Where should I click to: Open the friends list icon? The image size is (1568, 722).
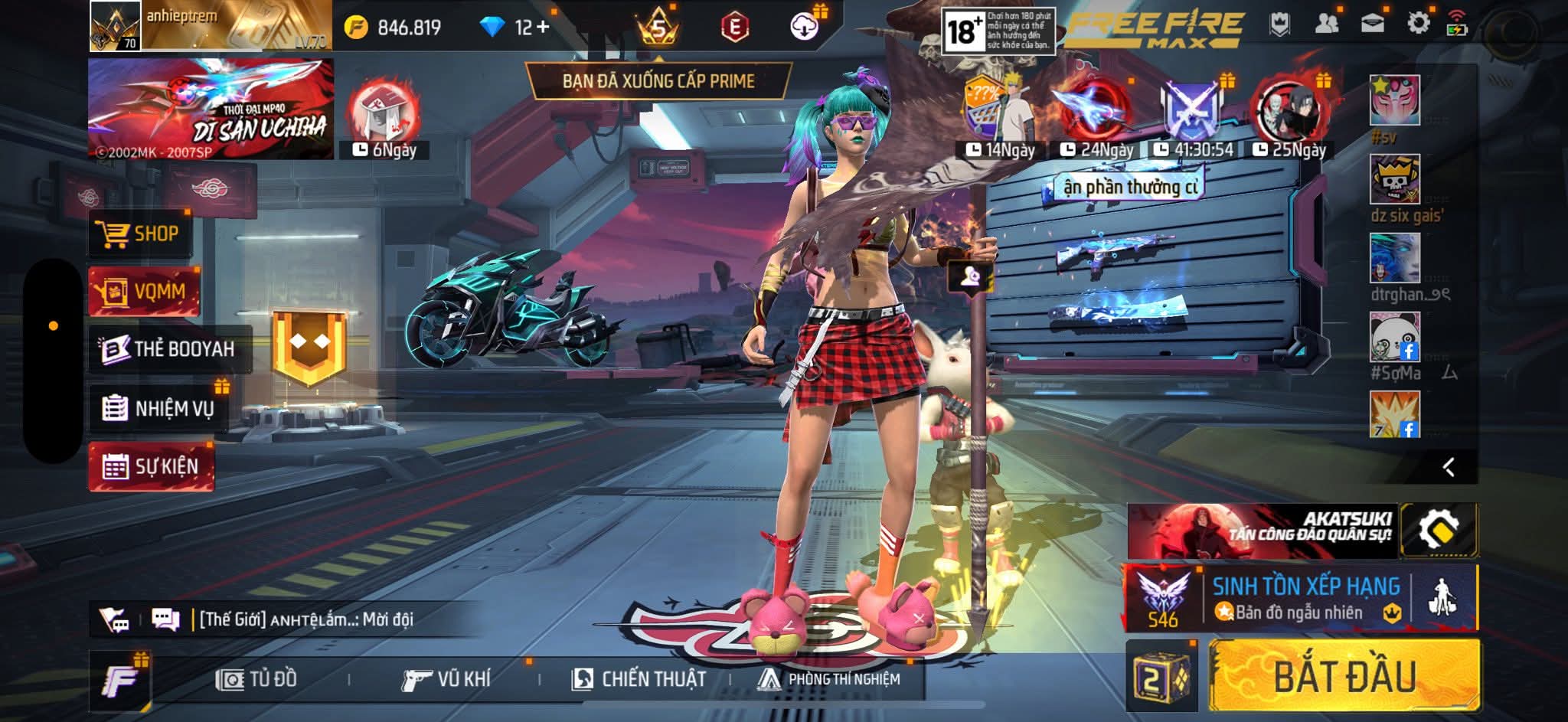pyautogui.click(x=1326, y=24)
